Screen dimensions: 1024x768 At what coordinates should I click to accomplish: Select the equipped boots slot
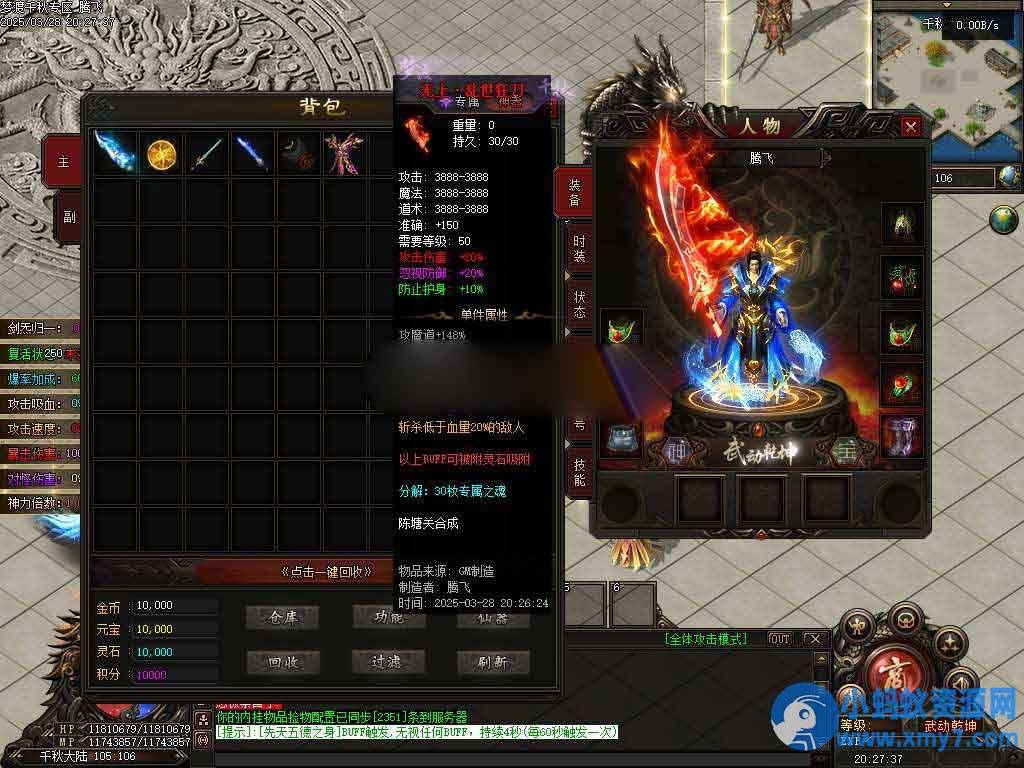pos(902,436)
